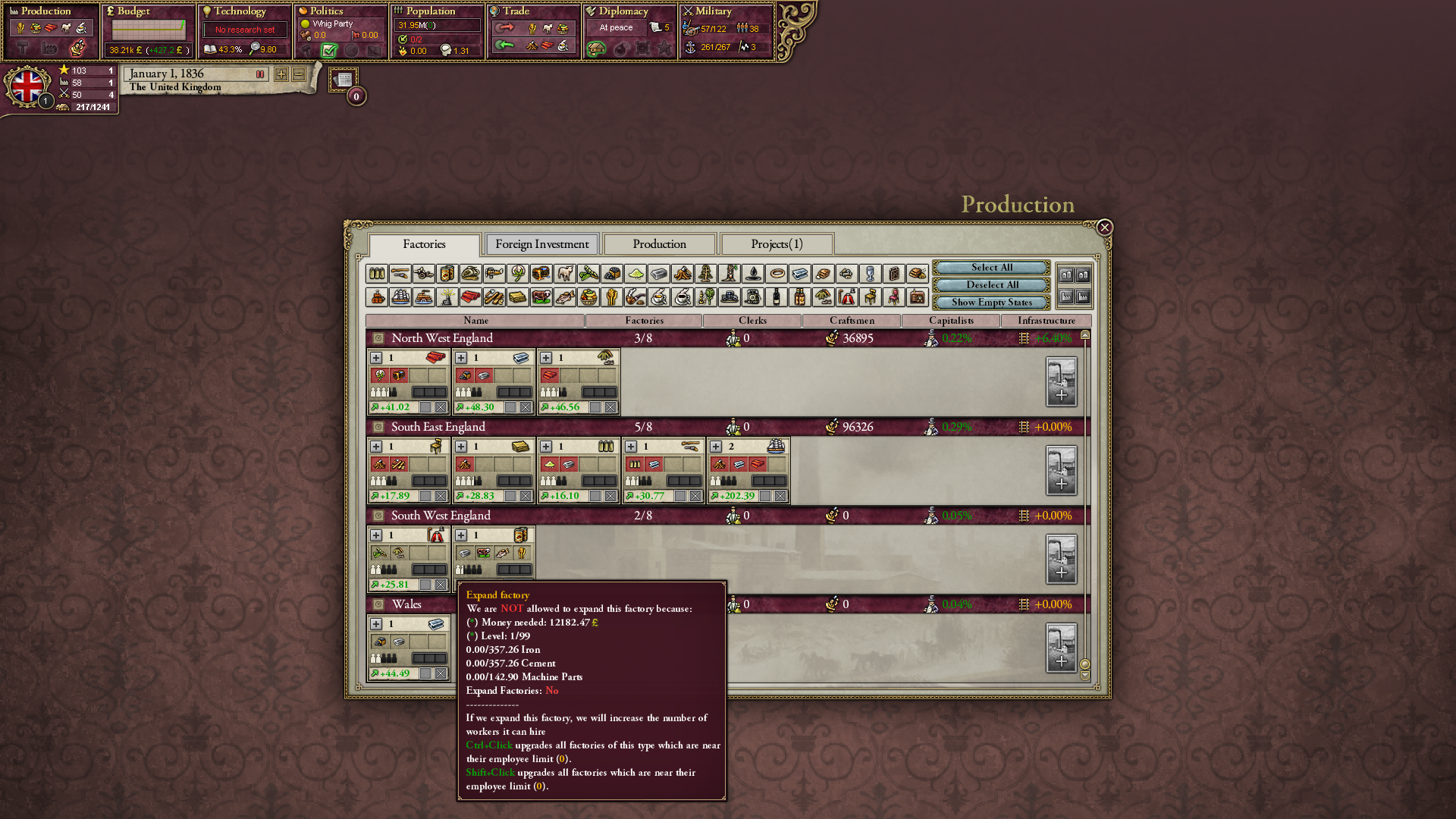Select the canned food goods filter
The height and width of the screenshot is (819, 1456).
(x=447, y=274)
